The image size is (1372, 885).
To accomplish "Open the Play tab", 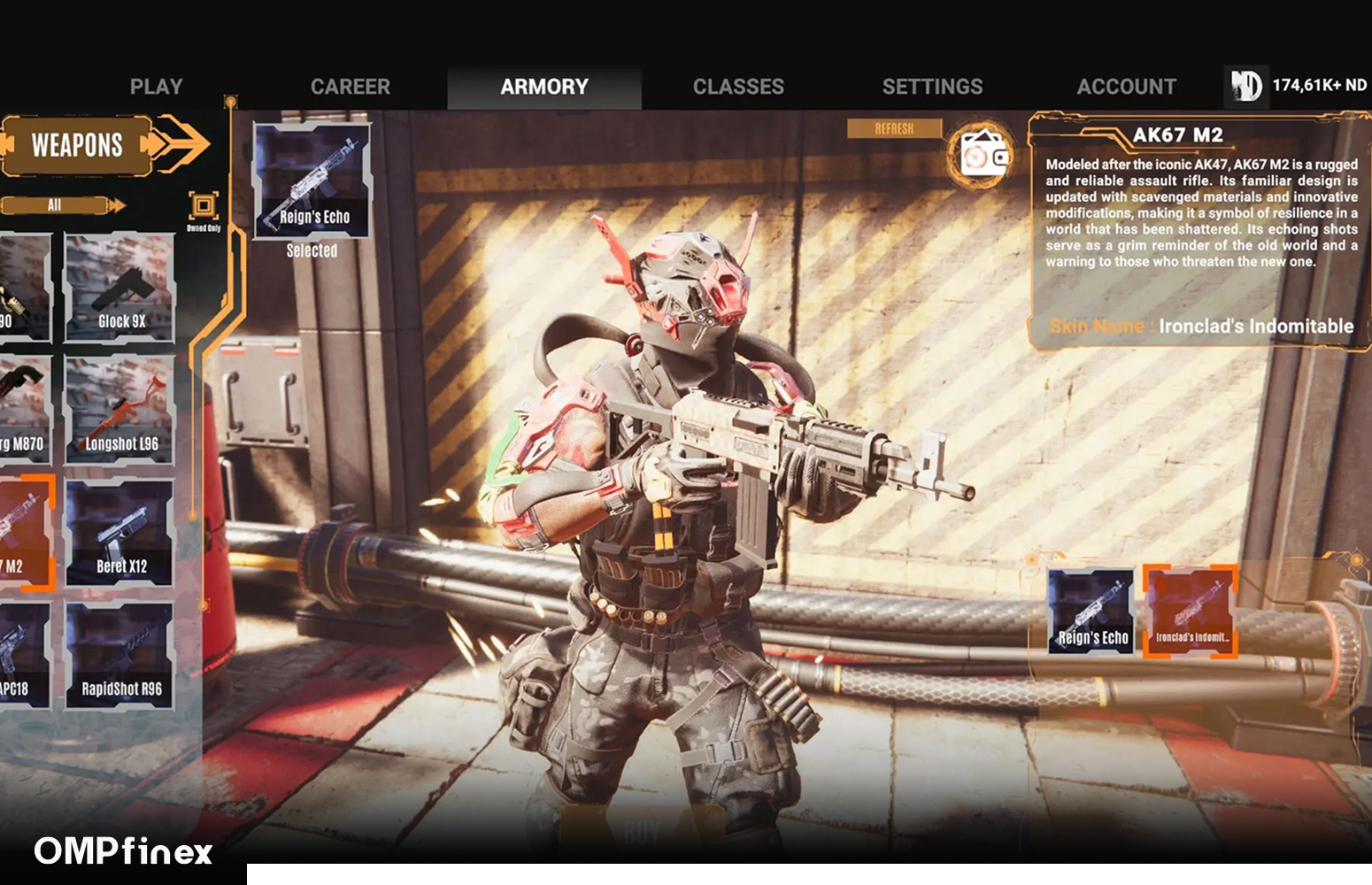I will (156, 87).
